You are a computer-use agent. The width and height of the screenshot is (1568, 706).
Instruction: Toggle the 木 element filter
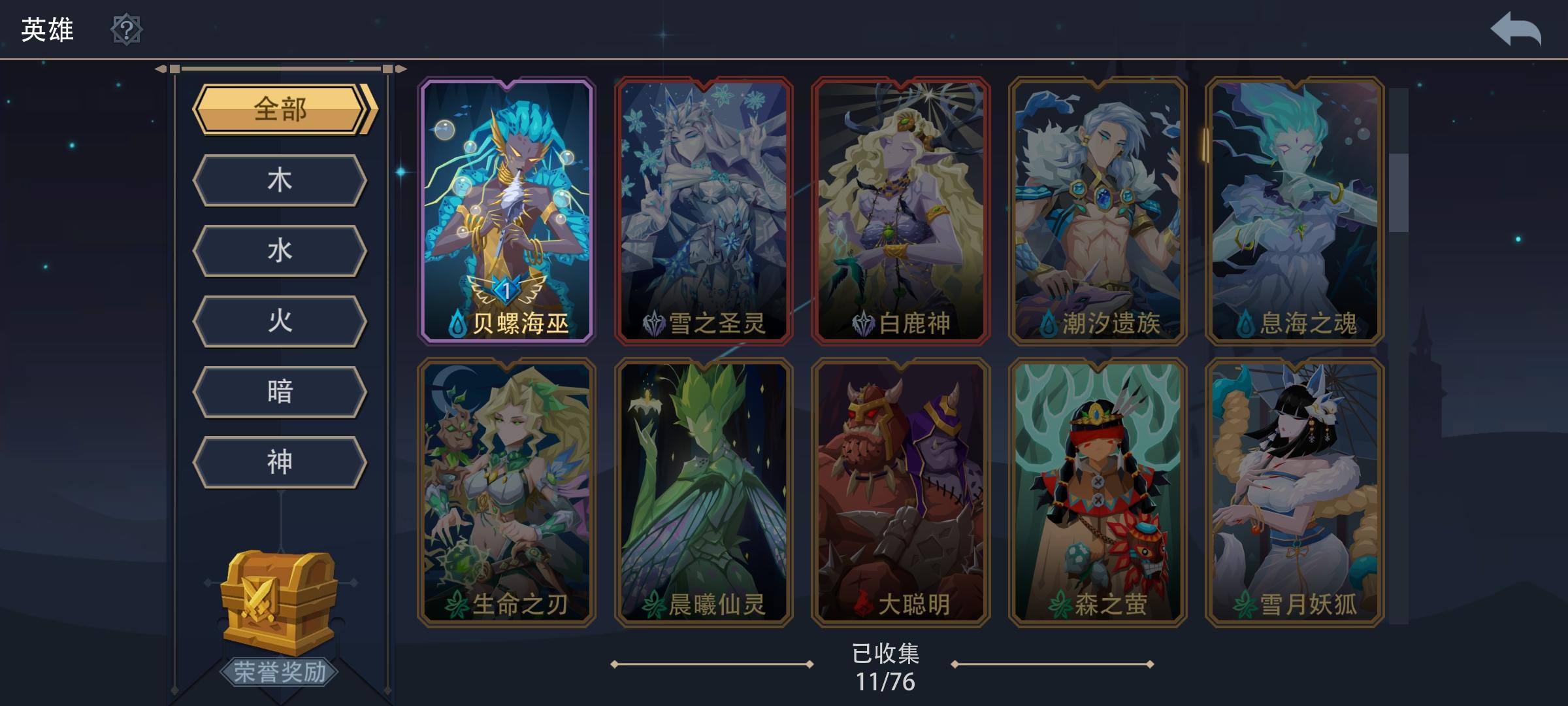point(280,180)
